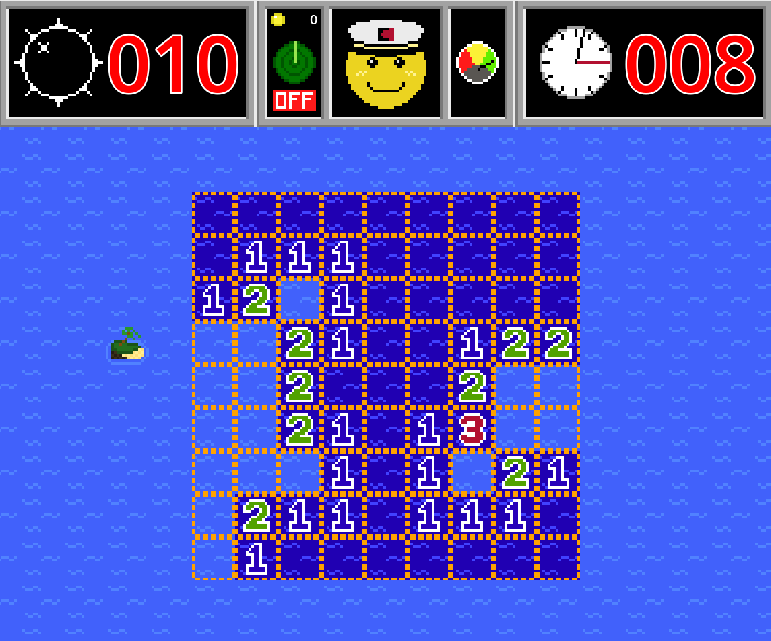
Task: Open the difficulty gauge dial
Action: tap(478, 63)
